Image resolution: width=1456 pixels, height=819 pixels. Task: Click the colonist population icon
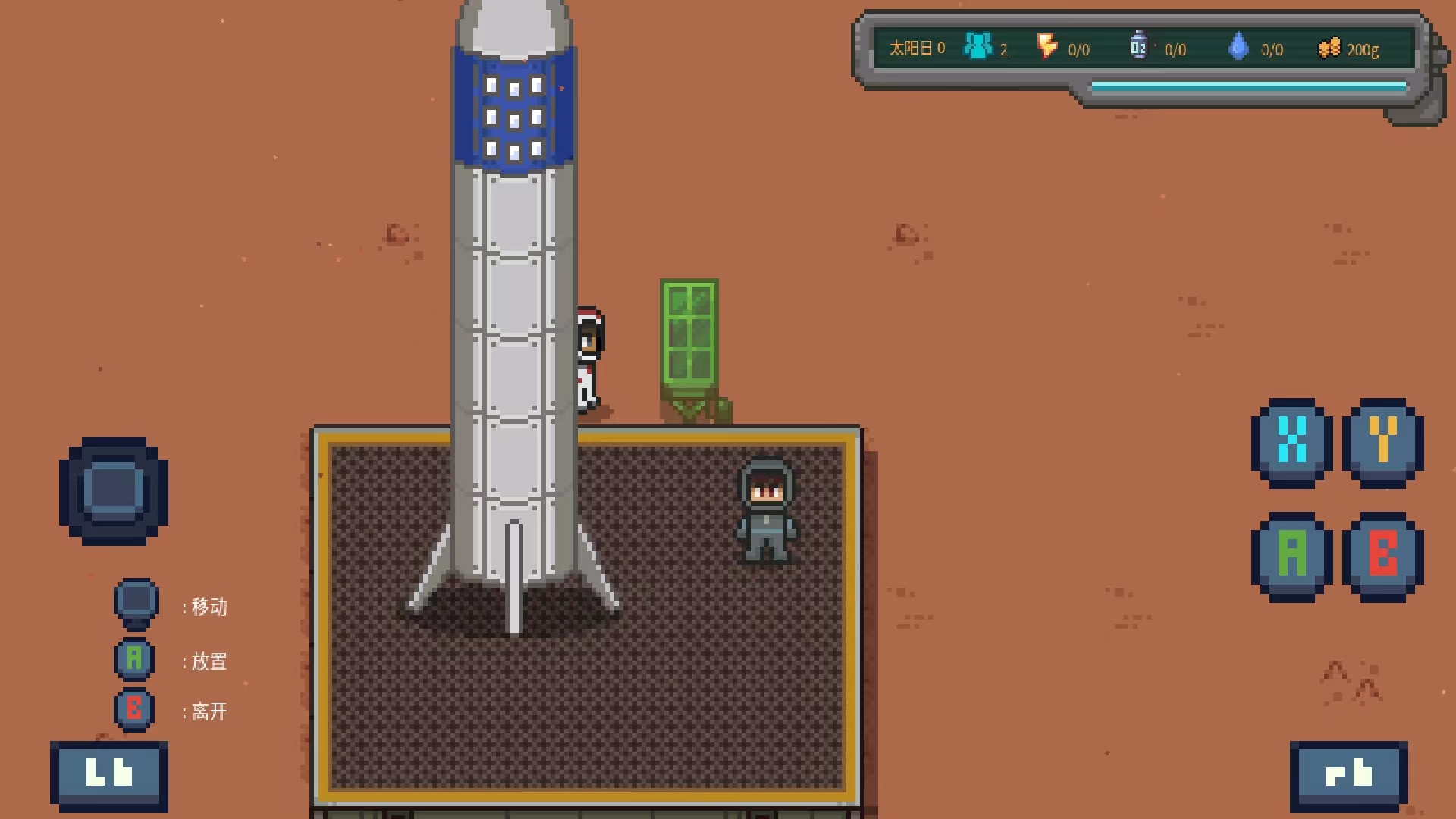point(977,47)
